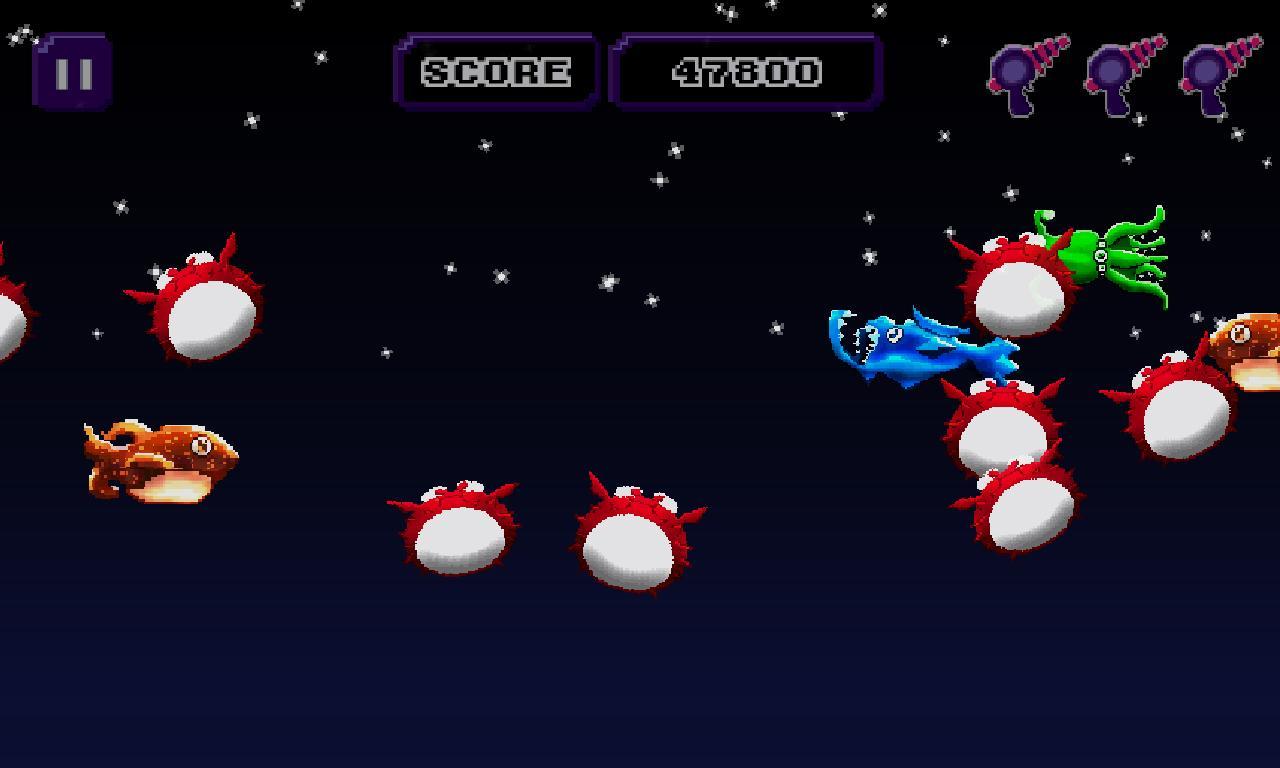The width and height of the screenshot is (1280, 768).
Task: Click the 47800 score value box
Action: click(x=745, y=71)
